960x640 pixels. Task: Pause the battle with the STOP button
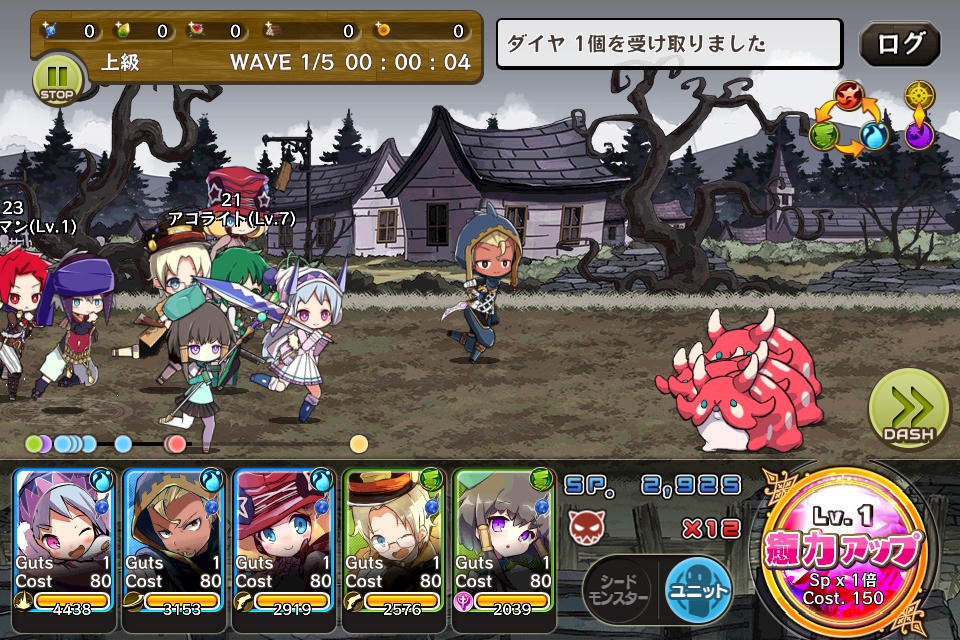pos(57,80)
